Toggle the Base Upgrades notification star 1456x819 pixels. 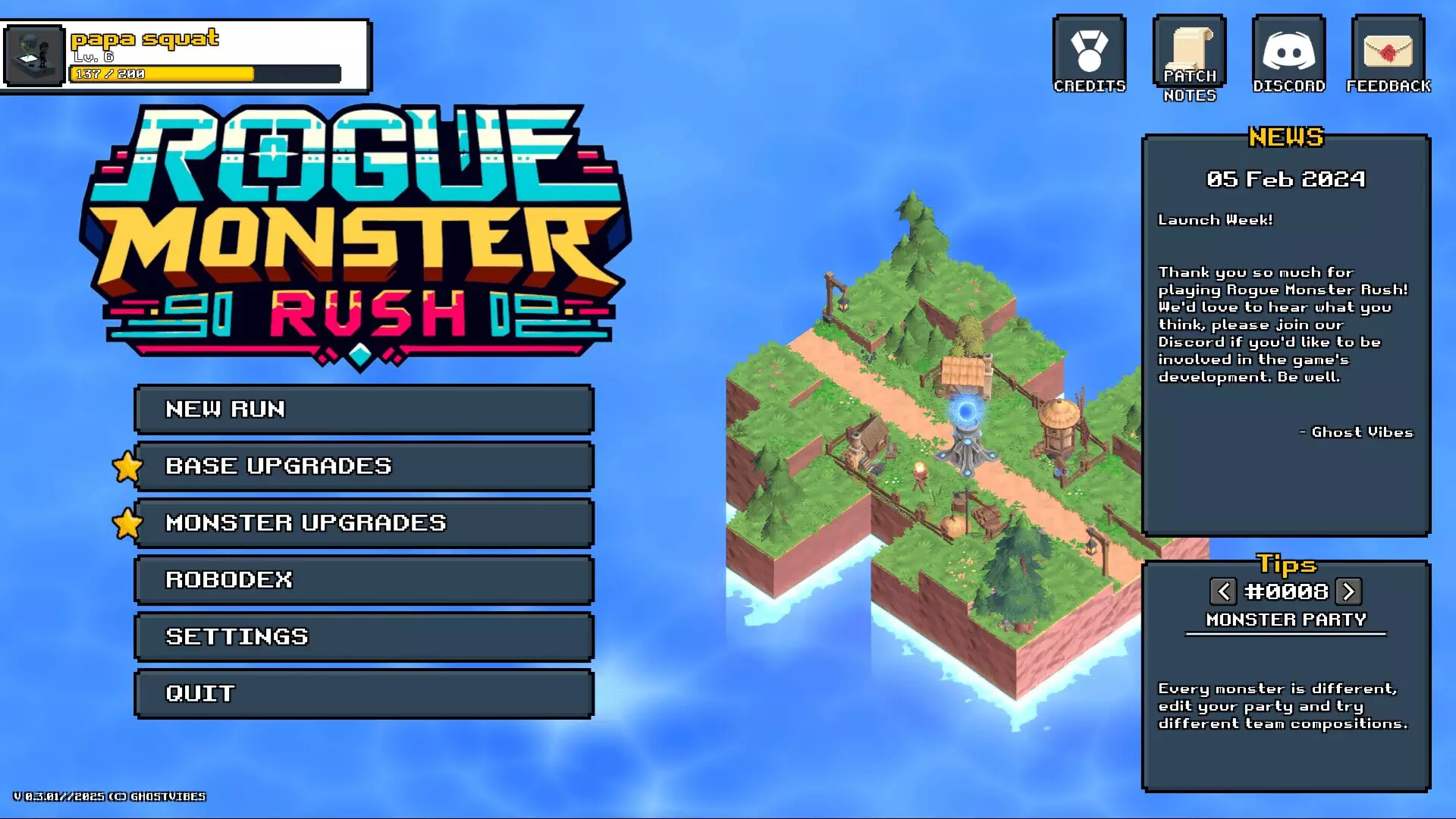click(x=127, y=467)
